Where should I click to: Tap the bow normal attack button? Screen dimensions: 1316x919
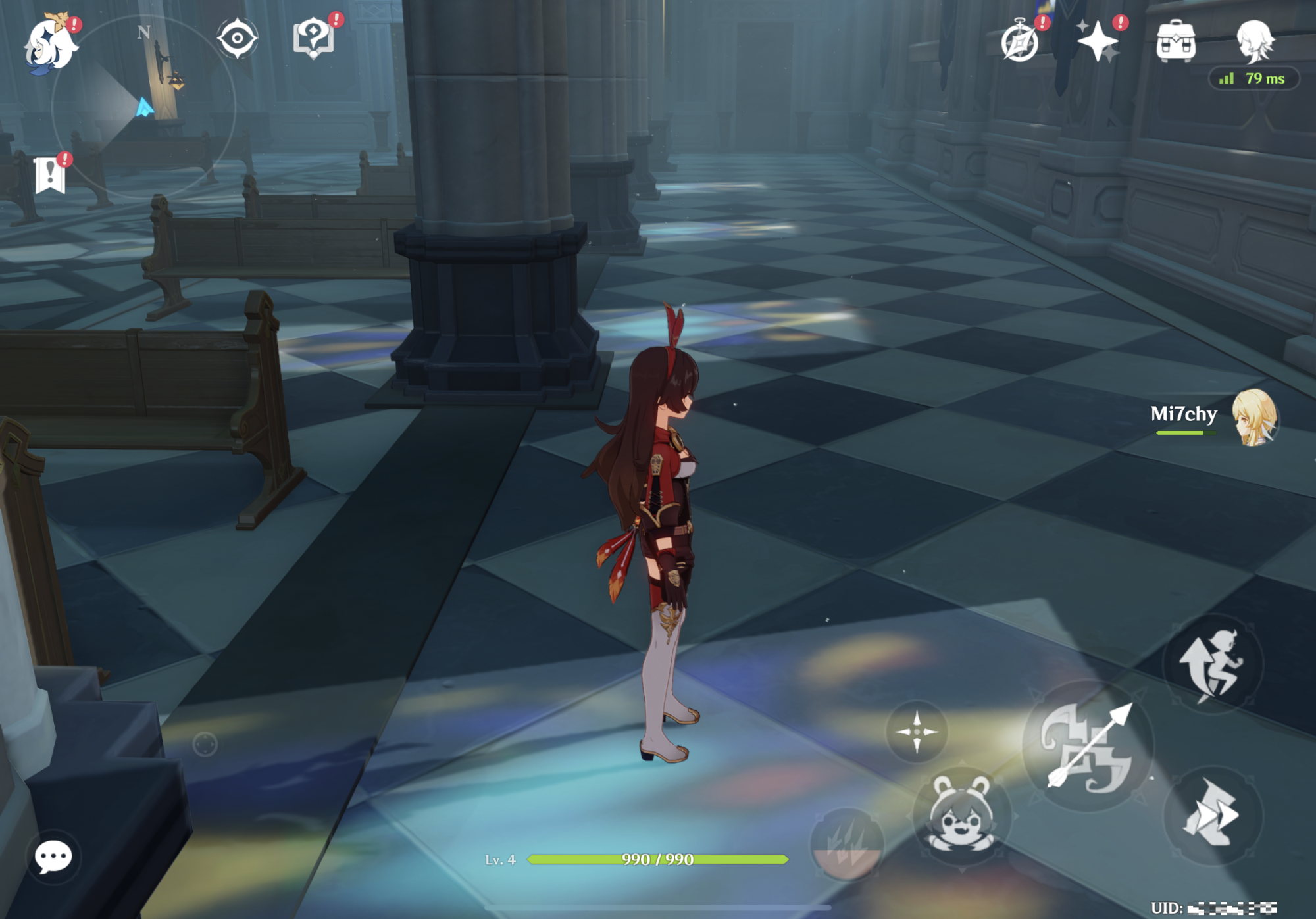click(x=1088, y=746)
